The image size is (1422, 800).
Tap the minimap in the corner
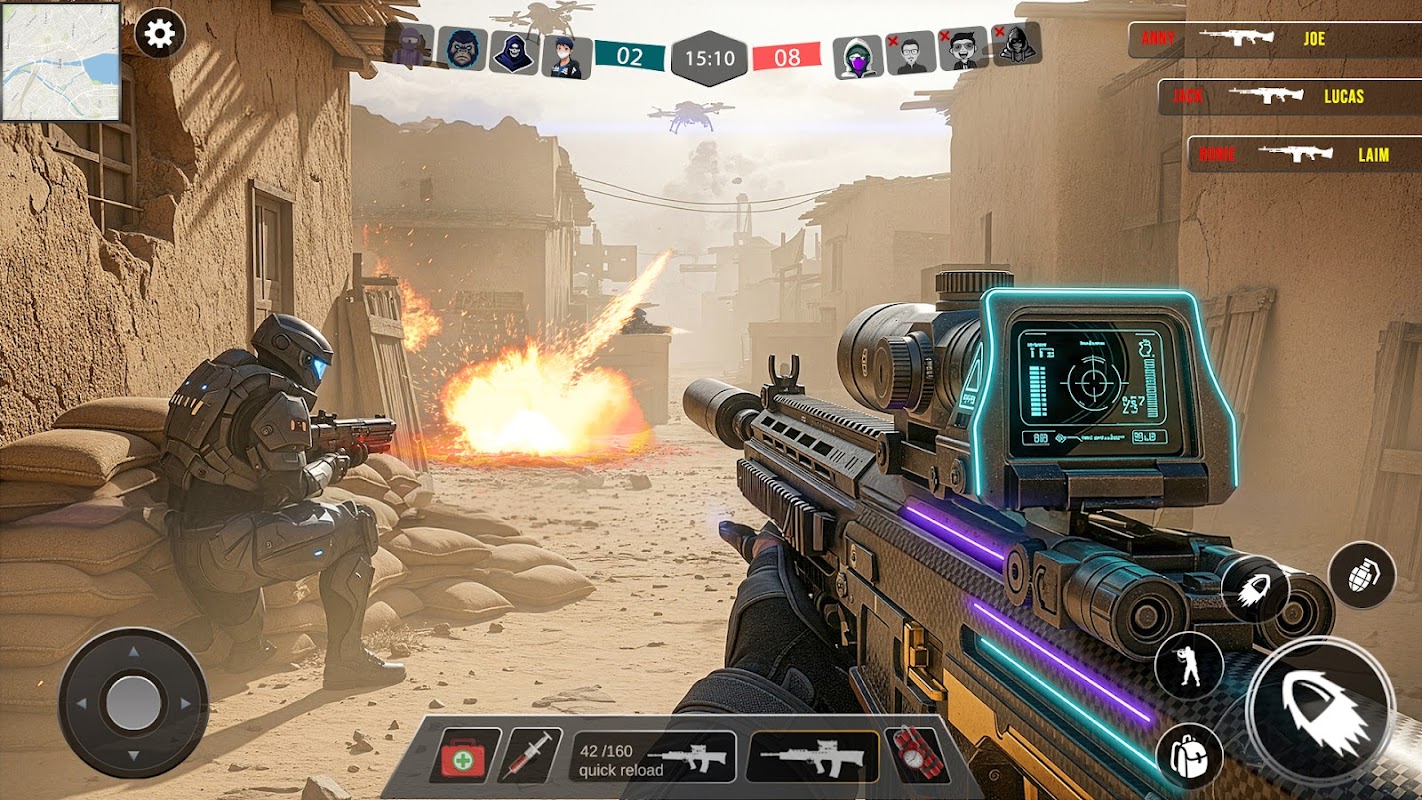pos(61,61)
